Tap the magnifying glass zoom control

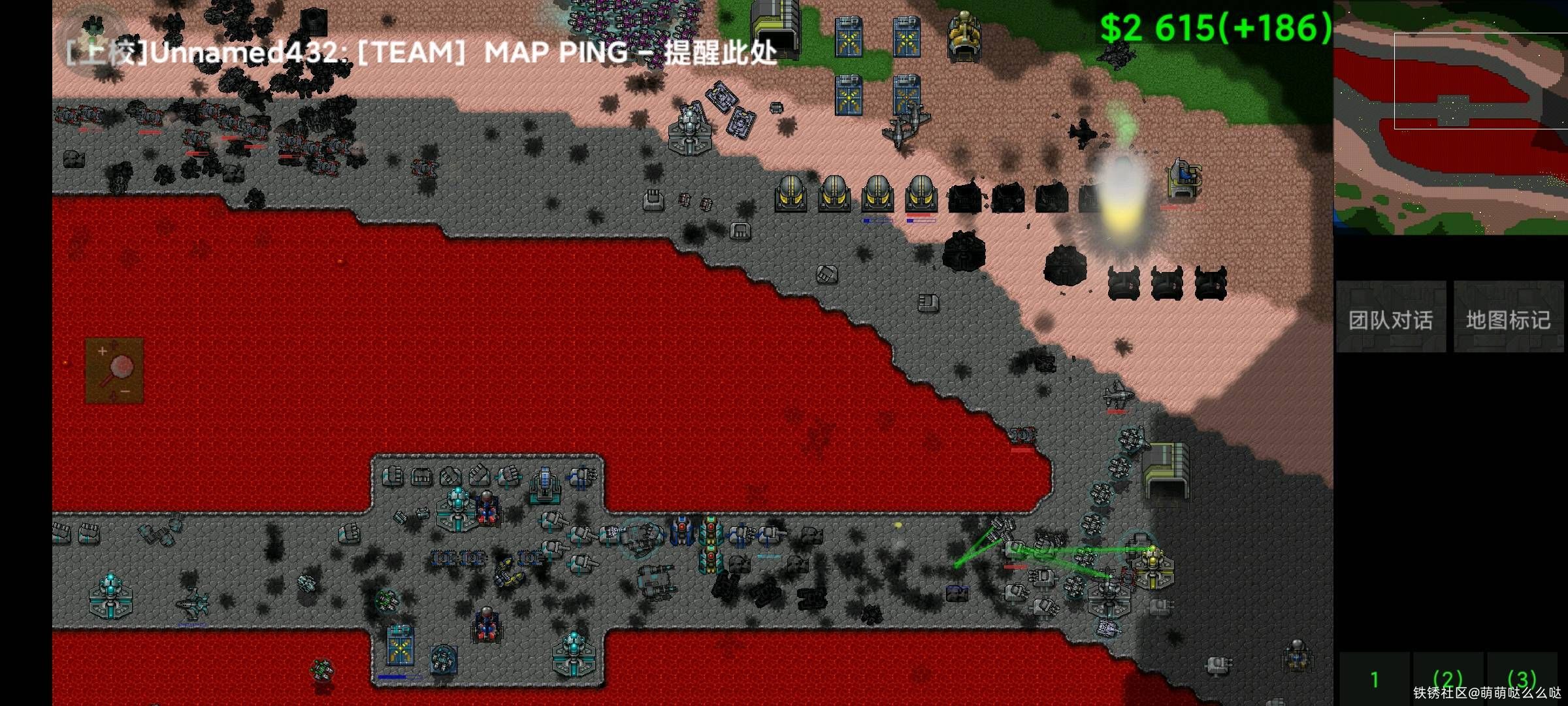coord(114,371)
